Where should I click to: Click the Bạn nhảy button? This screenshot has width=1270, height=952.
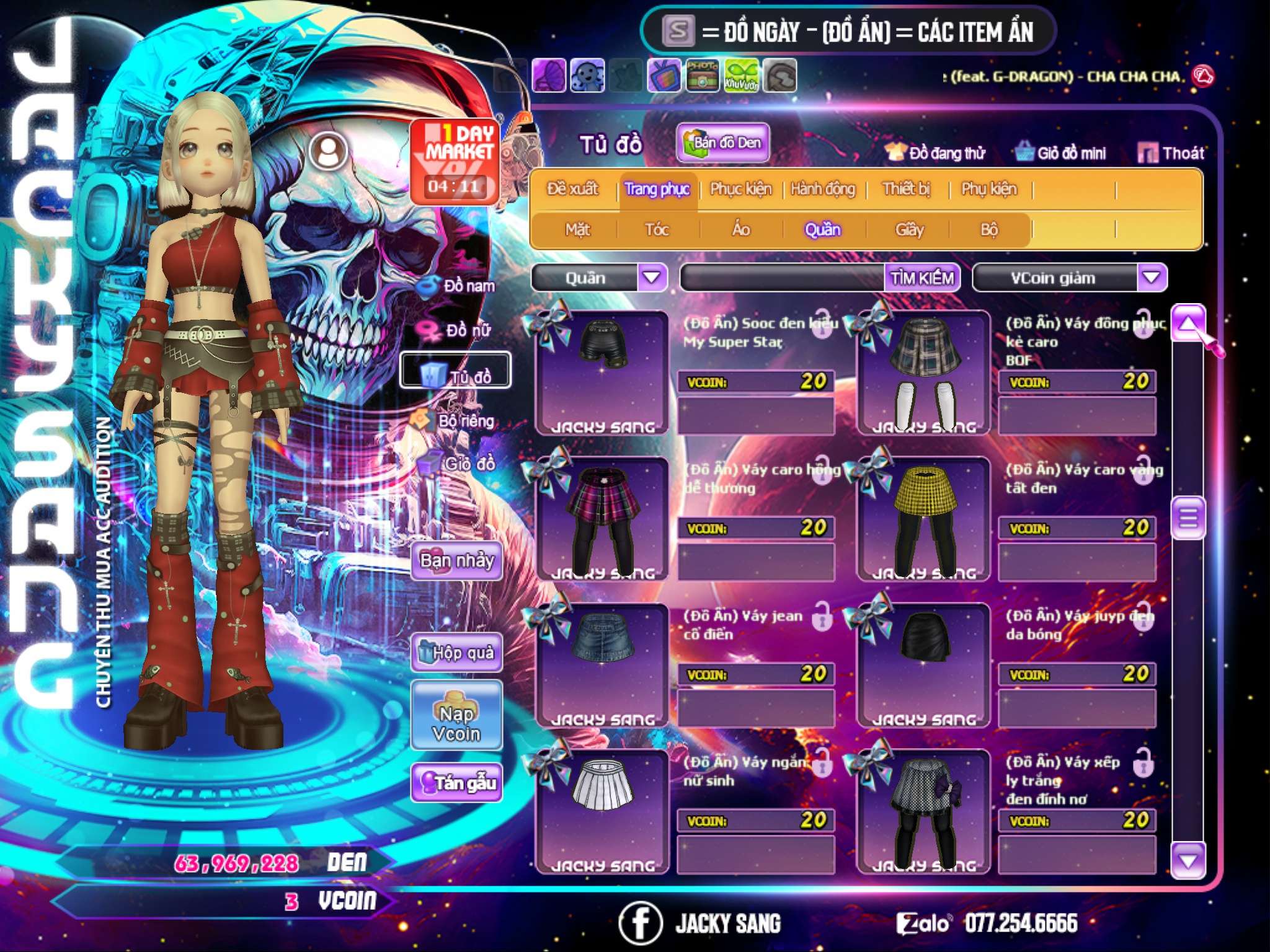tap(457, 561)
